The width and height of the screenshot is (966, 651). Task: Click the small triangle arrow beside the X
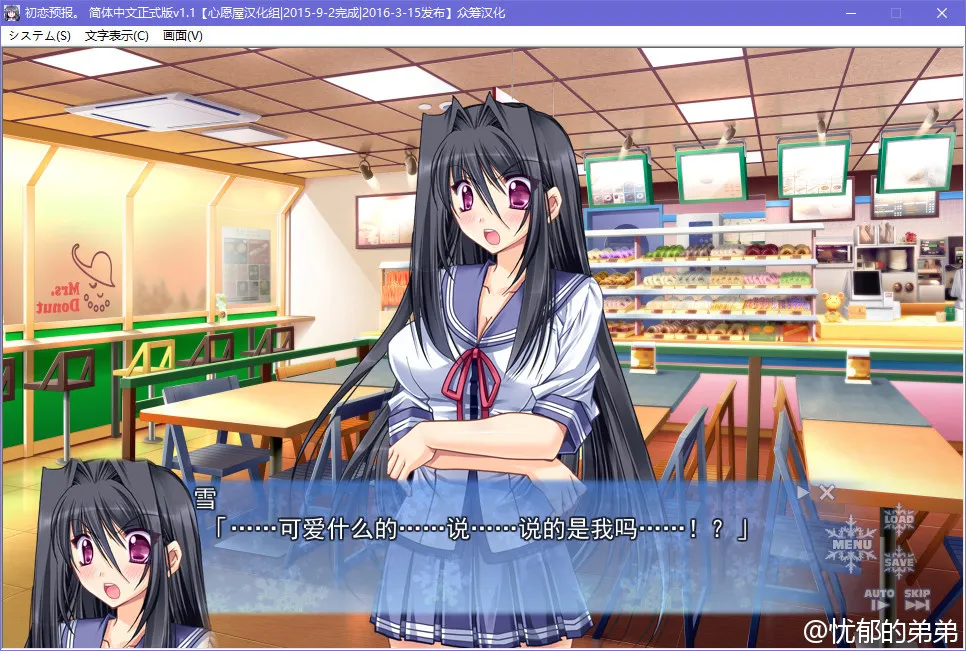[803, 491]
